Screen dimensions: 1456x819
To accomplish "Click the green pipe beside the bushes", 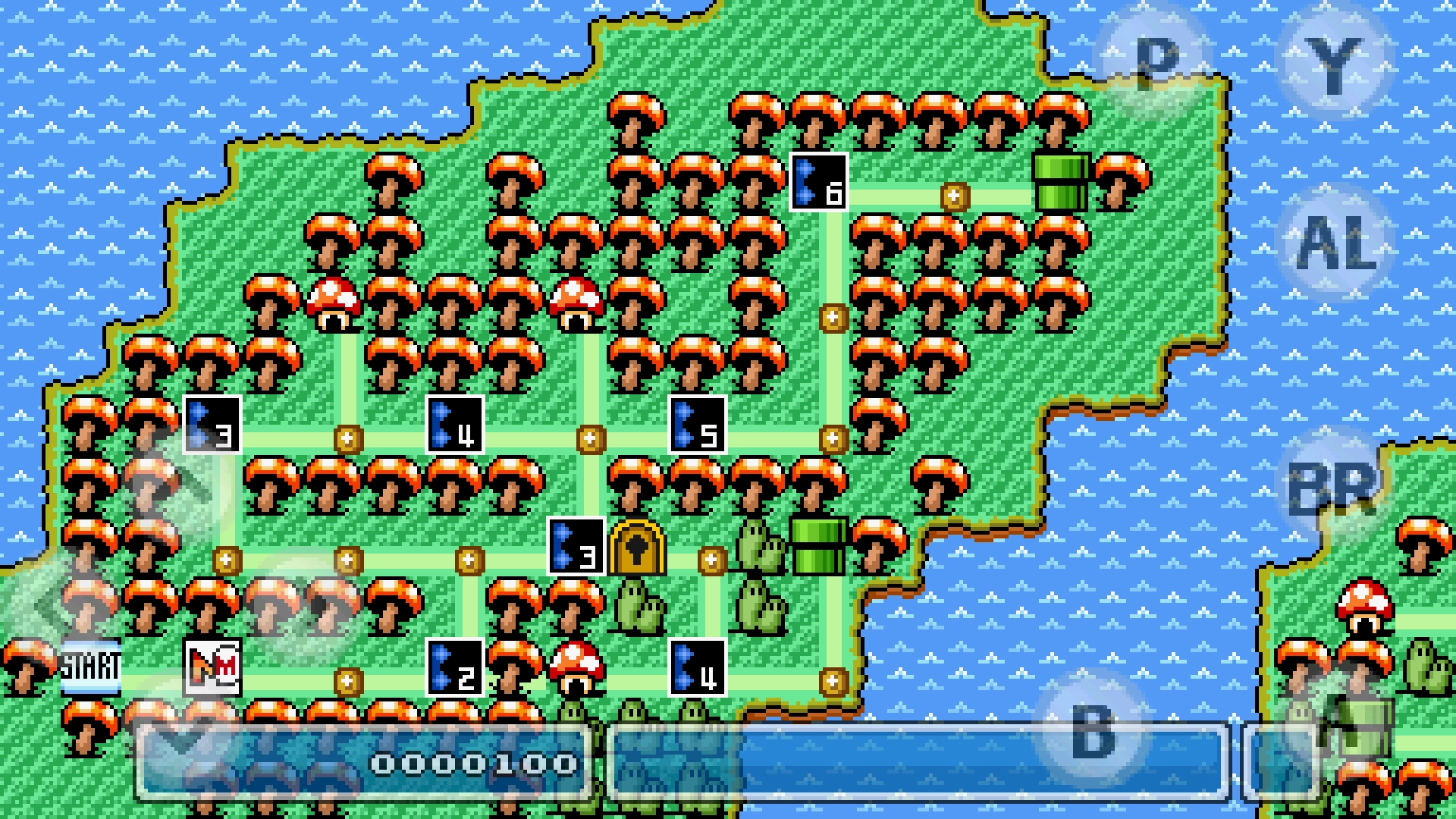I will [815, 546].
